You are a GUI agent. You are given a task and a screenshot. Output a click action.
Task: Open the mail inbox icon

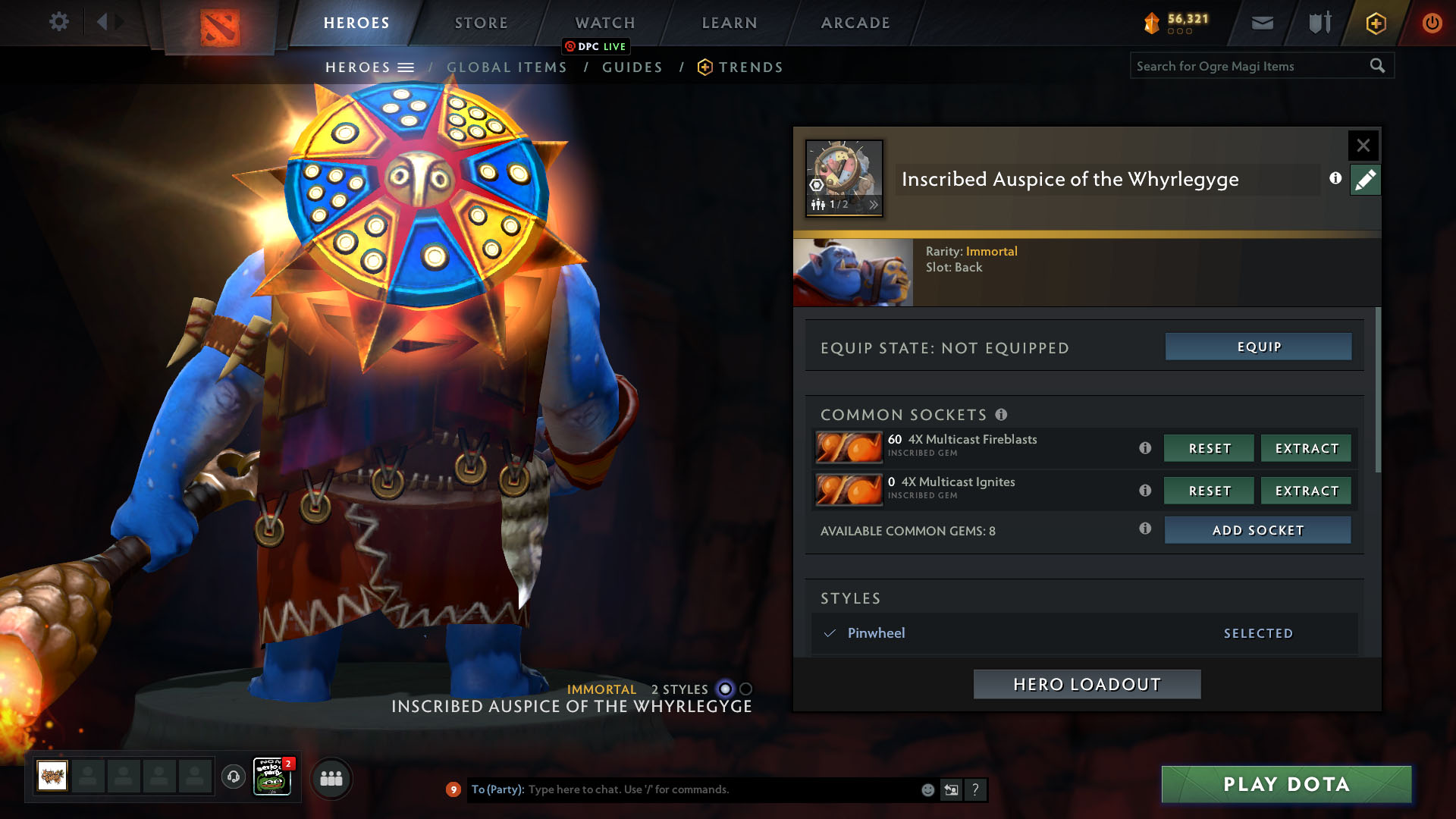1262,23
